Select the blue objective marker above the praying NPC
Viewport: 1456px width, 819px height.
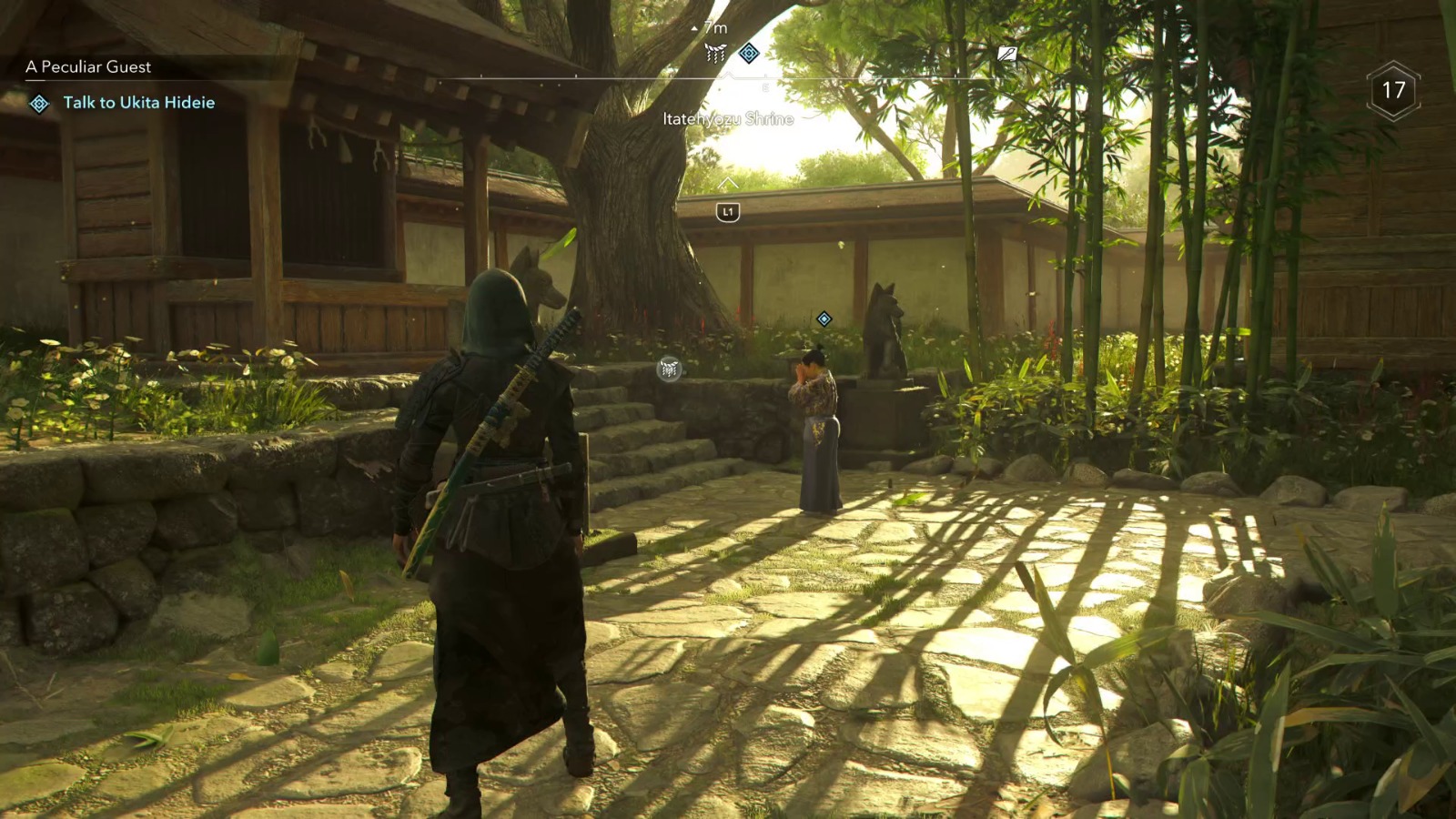pyautogui.click(x=824, y=318)
